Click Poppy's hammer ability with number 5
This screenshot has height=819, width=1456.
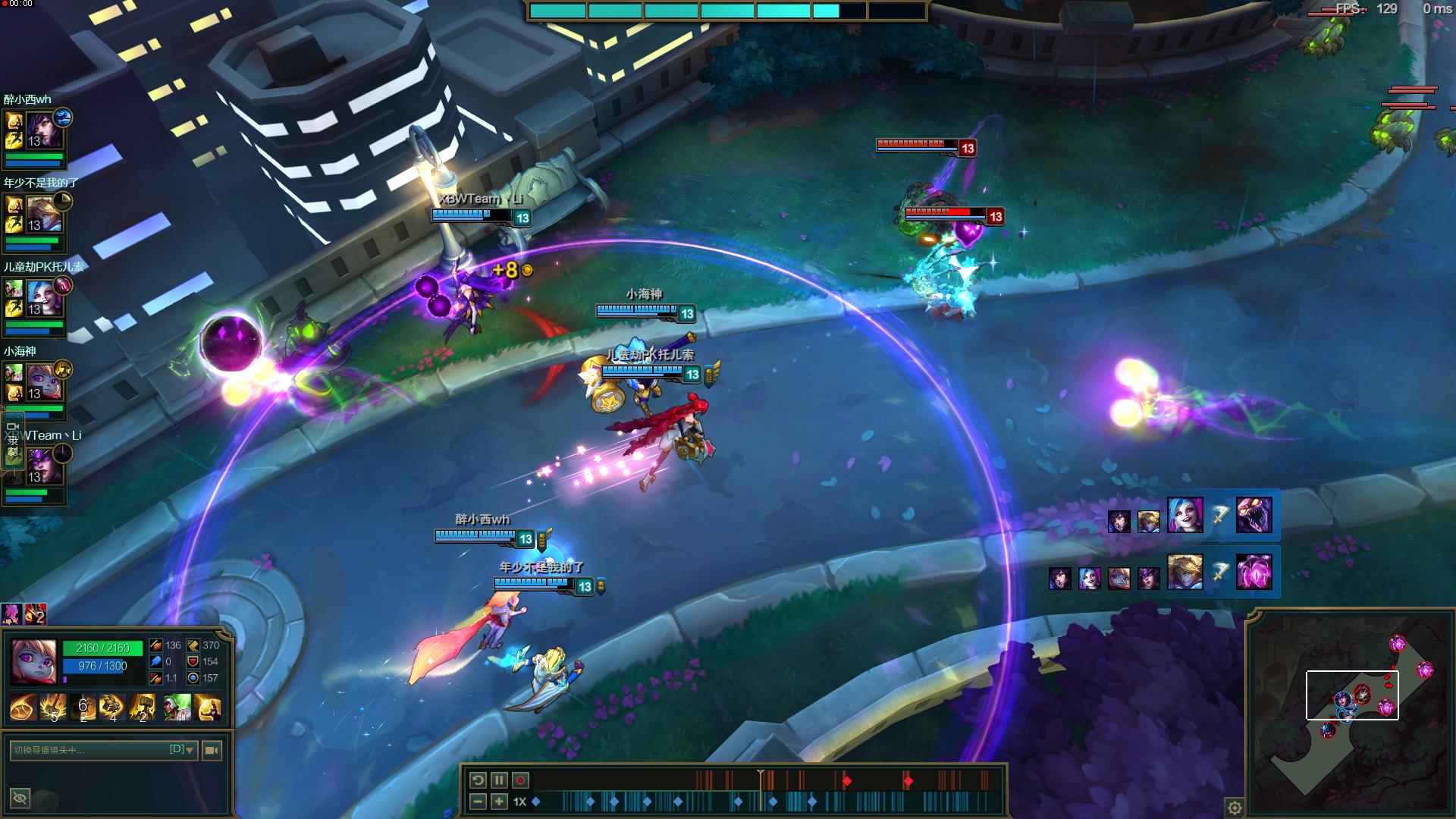tap(53, 708)
